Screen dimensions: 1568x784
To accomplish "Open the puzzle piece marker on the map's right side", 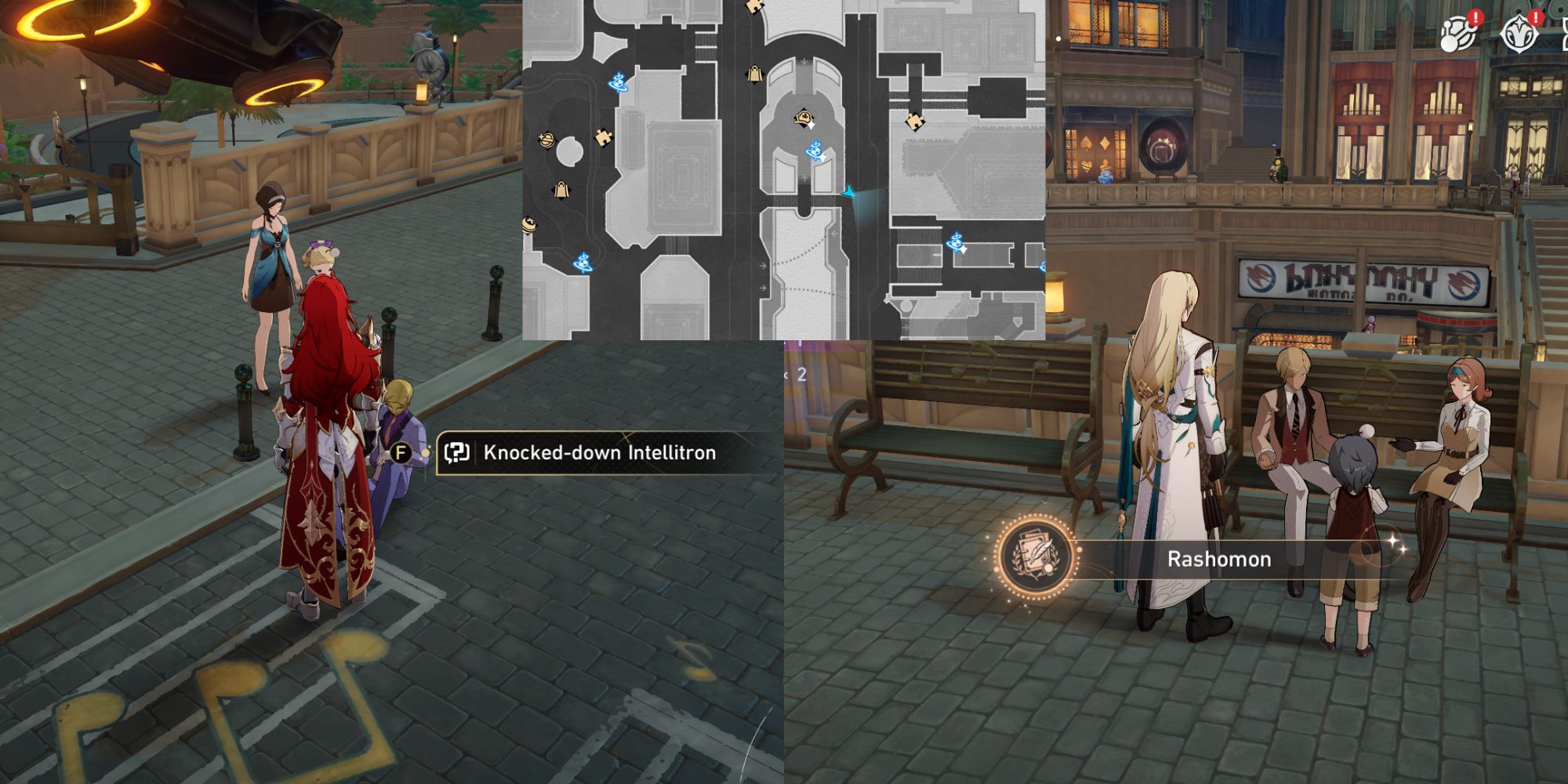I will [x=914, y=121].
